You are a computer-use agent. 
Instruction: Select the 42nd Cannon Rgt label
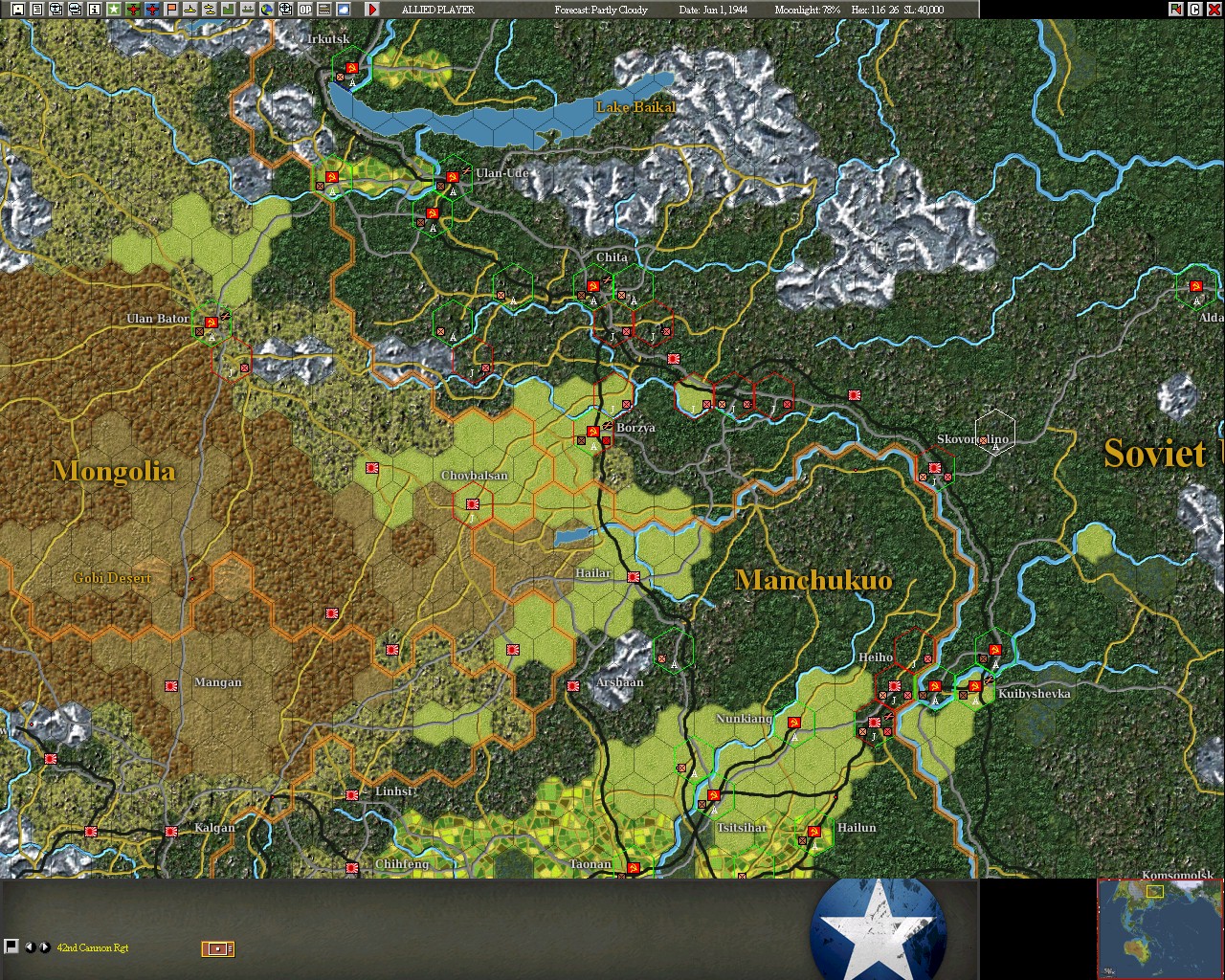click(x=91, y=947)
